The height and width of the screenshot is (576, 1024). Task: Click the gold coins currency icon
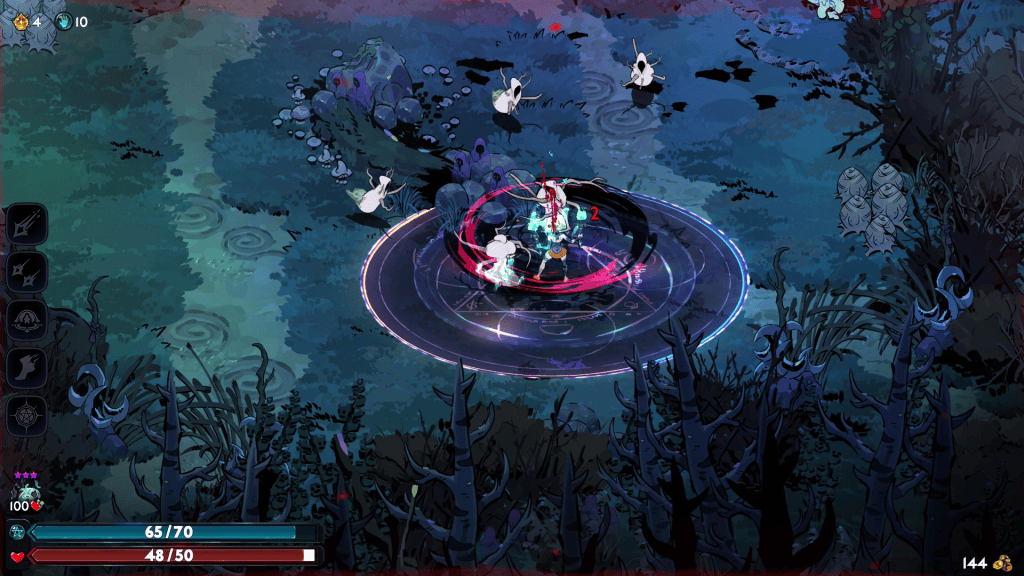[x=999, y=563]
